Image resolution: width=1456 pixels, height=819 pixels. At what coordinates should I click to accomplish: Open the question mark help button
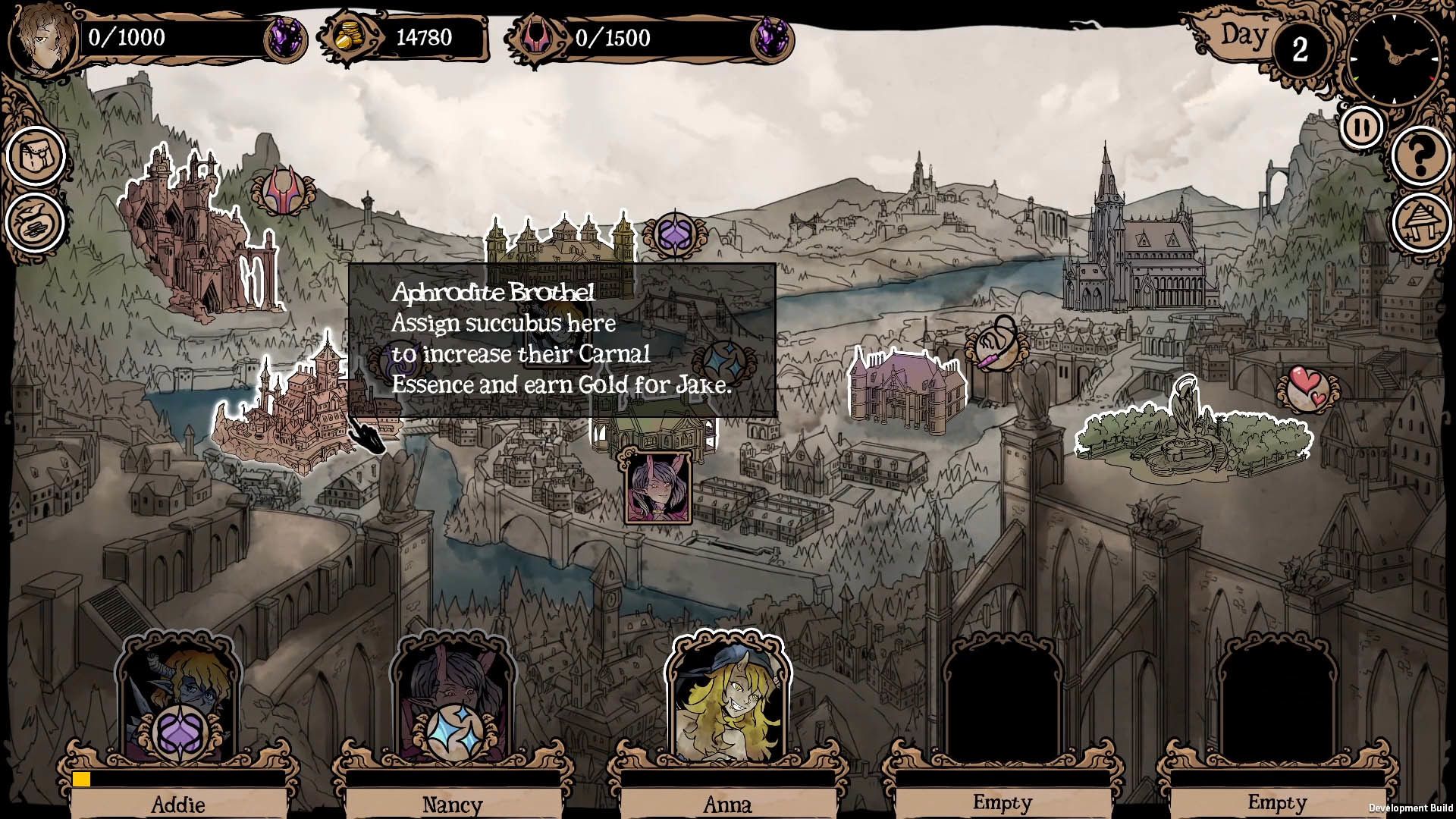pyautogui.click(x=1420, y=157)
